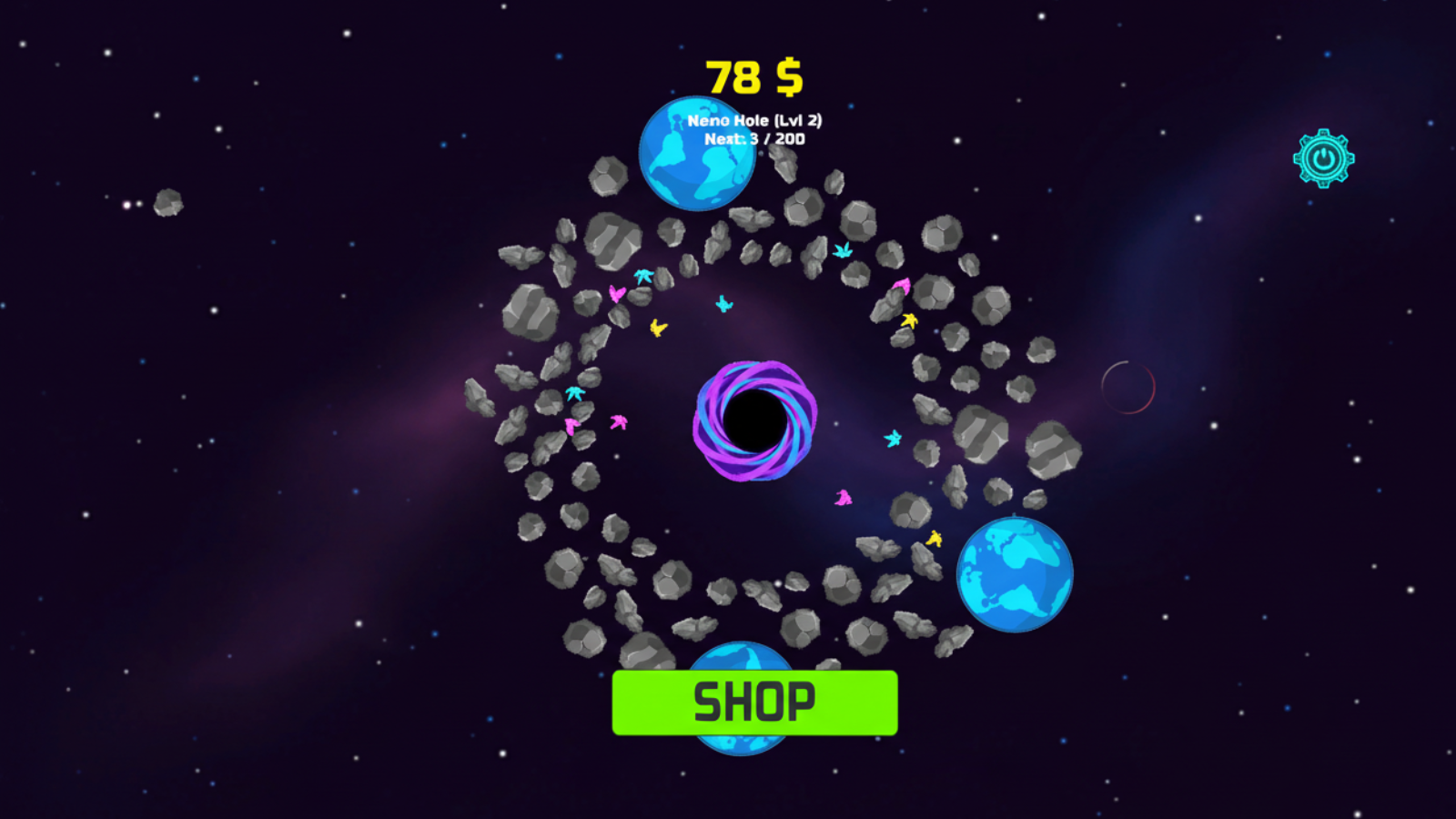Click the lone asteroid in the top-left area
Screen dimensions: 1456x819
[x=167, y=205]
